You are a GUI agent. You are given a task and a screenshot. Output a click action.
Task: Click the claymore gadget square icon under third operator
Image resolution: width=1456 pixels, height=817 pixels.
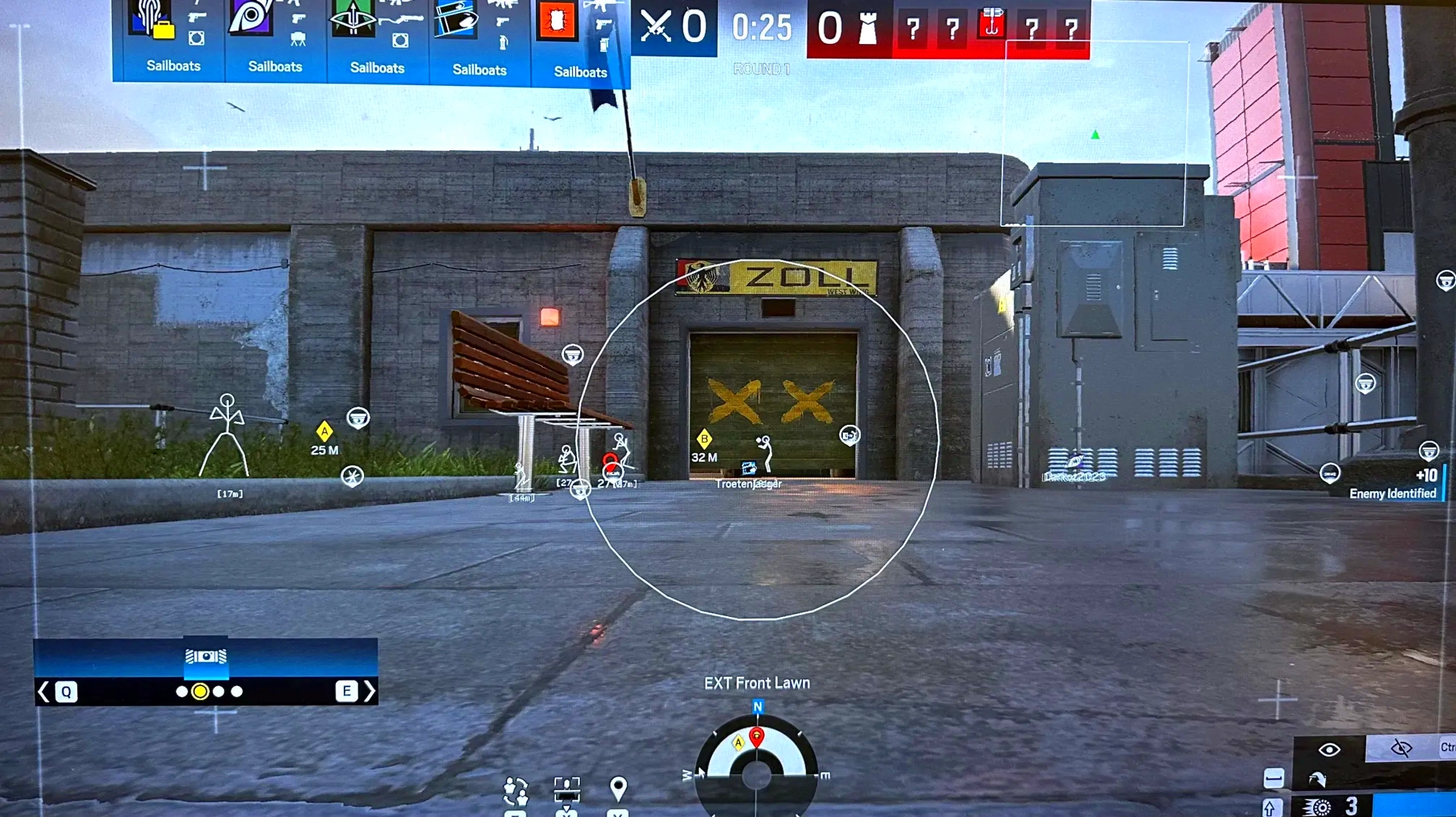(x=399, y=40)
